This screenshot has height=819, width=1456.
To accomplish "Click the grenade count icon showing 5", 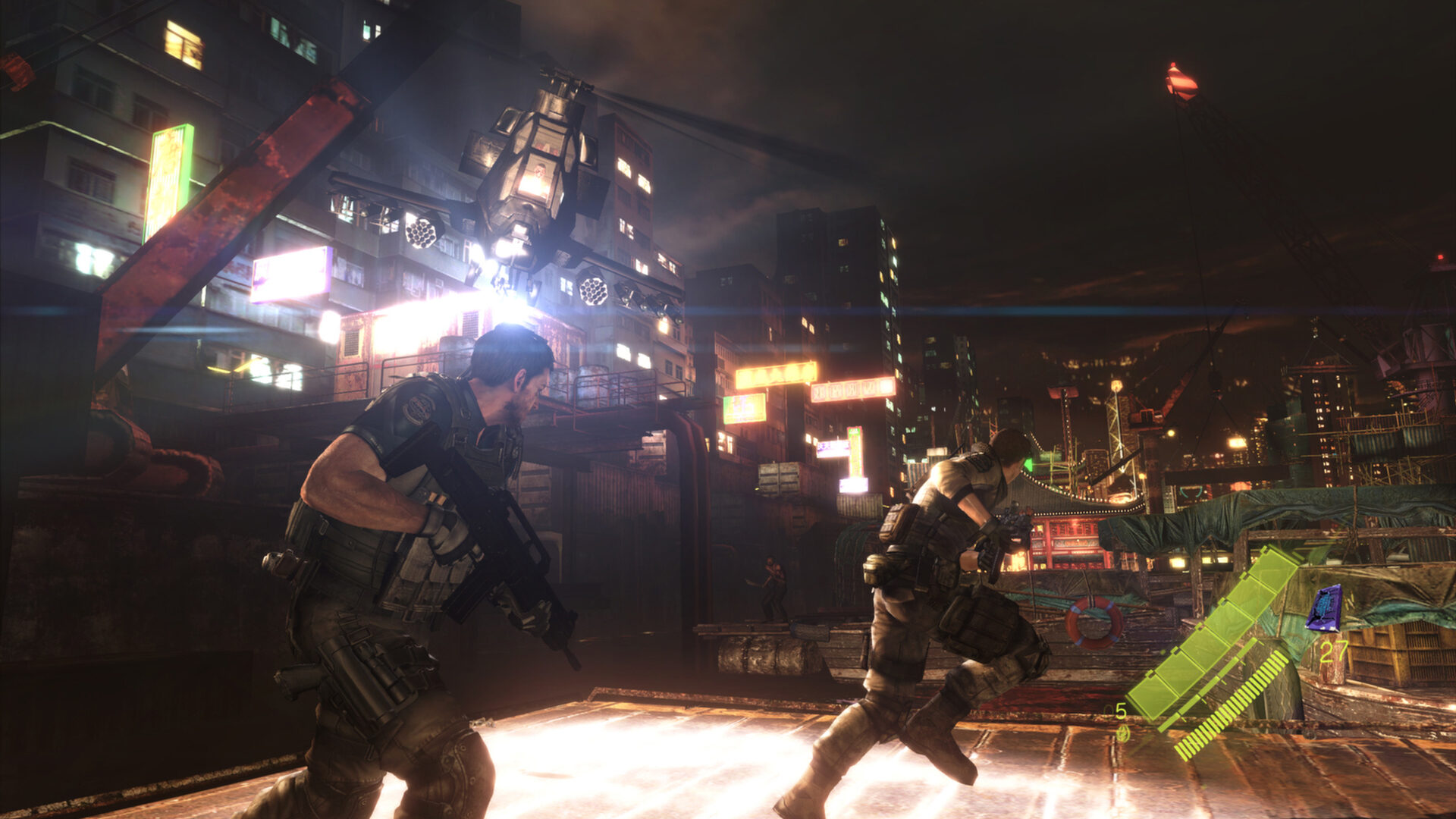I will tap(1122, 711).
